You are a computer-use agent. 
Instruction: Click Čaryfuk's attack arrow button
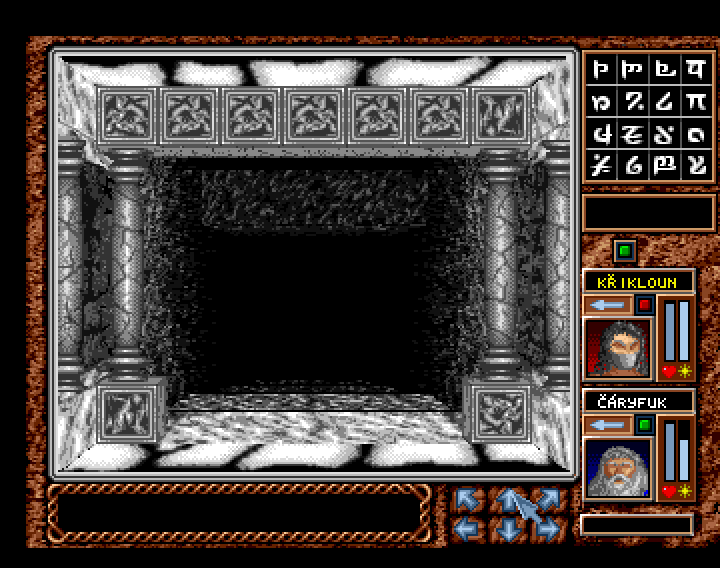tap(608, 425)
